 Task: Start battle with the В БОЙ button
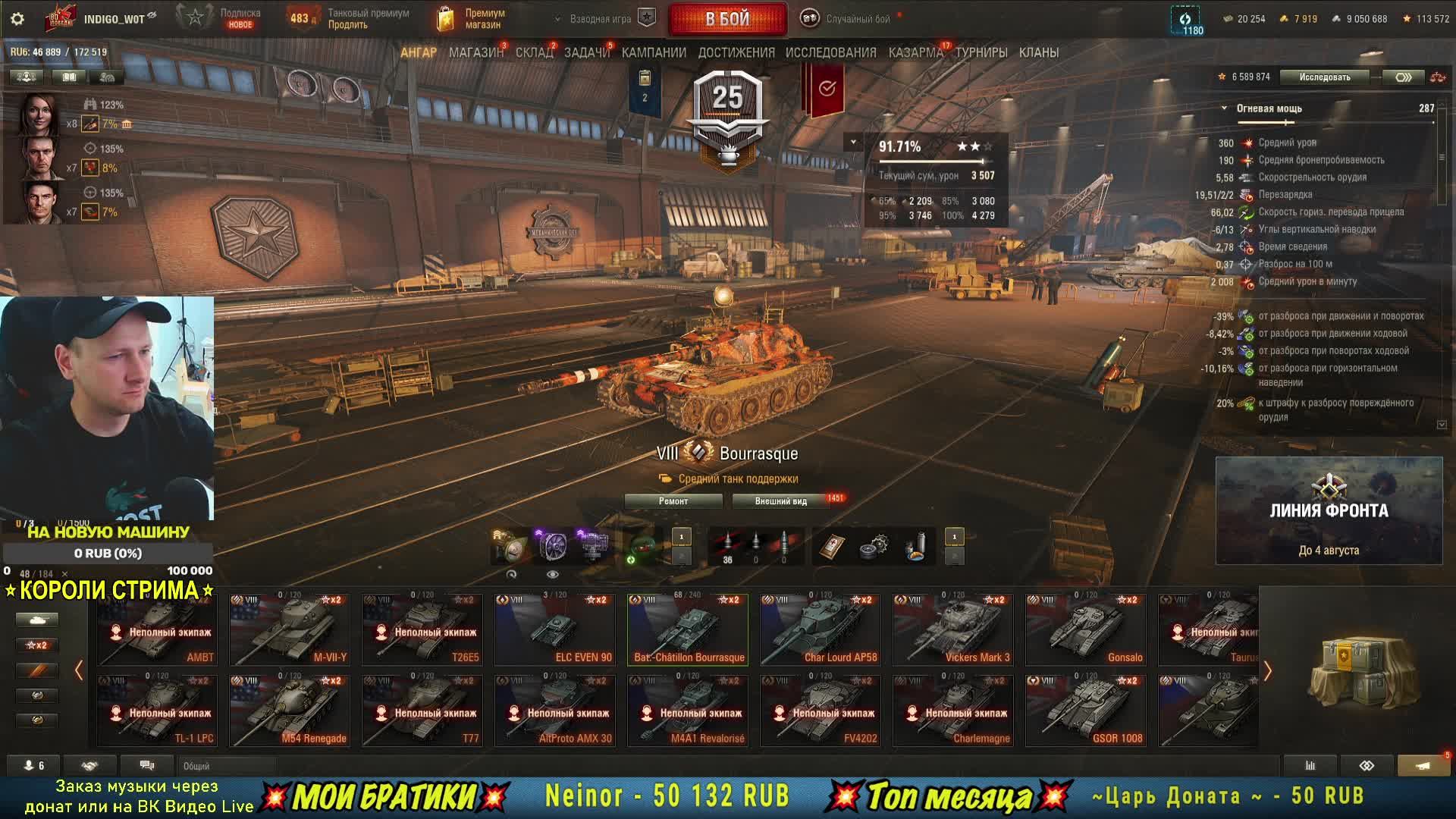pyautogui.click(x=727, y=19)
